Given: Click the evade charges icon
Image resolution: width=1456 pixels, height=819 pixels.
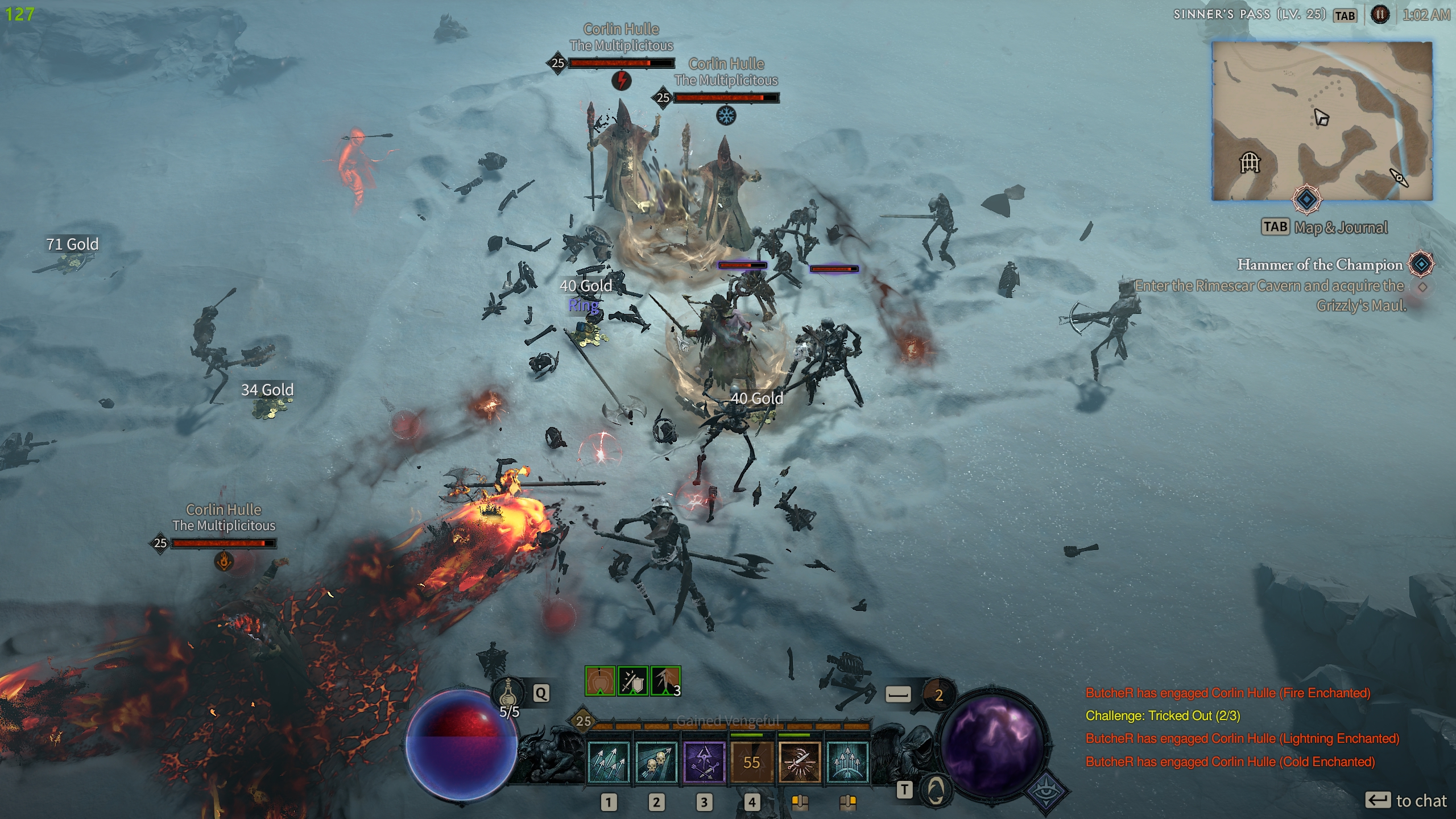Looking at the screenshot, I should pos(938,694).
